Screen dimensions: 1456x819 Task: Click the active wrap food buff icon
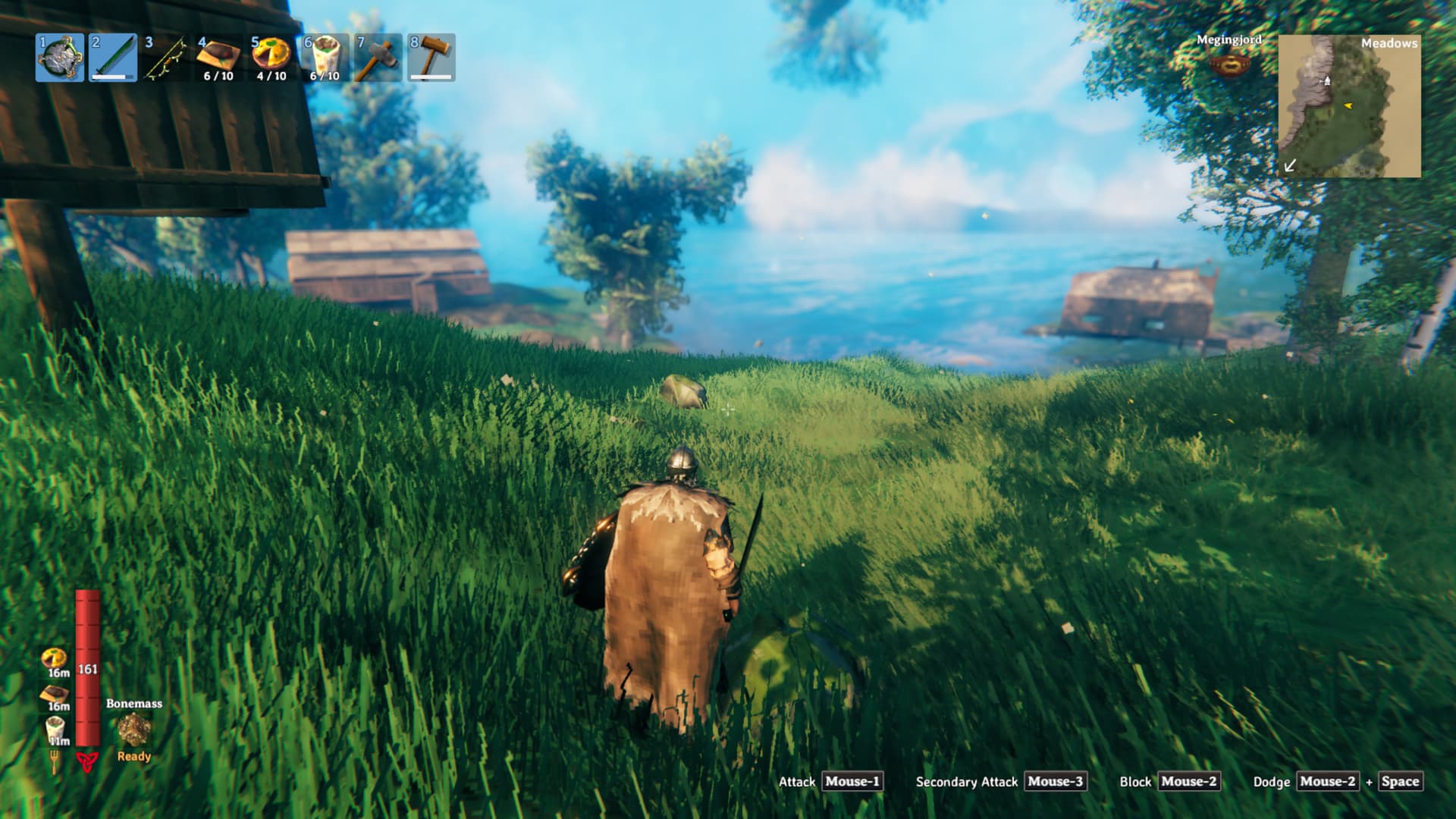(x=55, y=729)
